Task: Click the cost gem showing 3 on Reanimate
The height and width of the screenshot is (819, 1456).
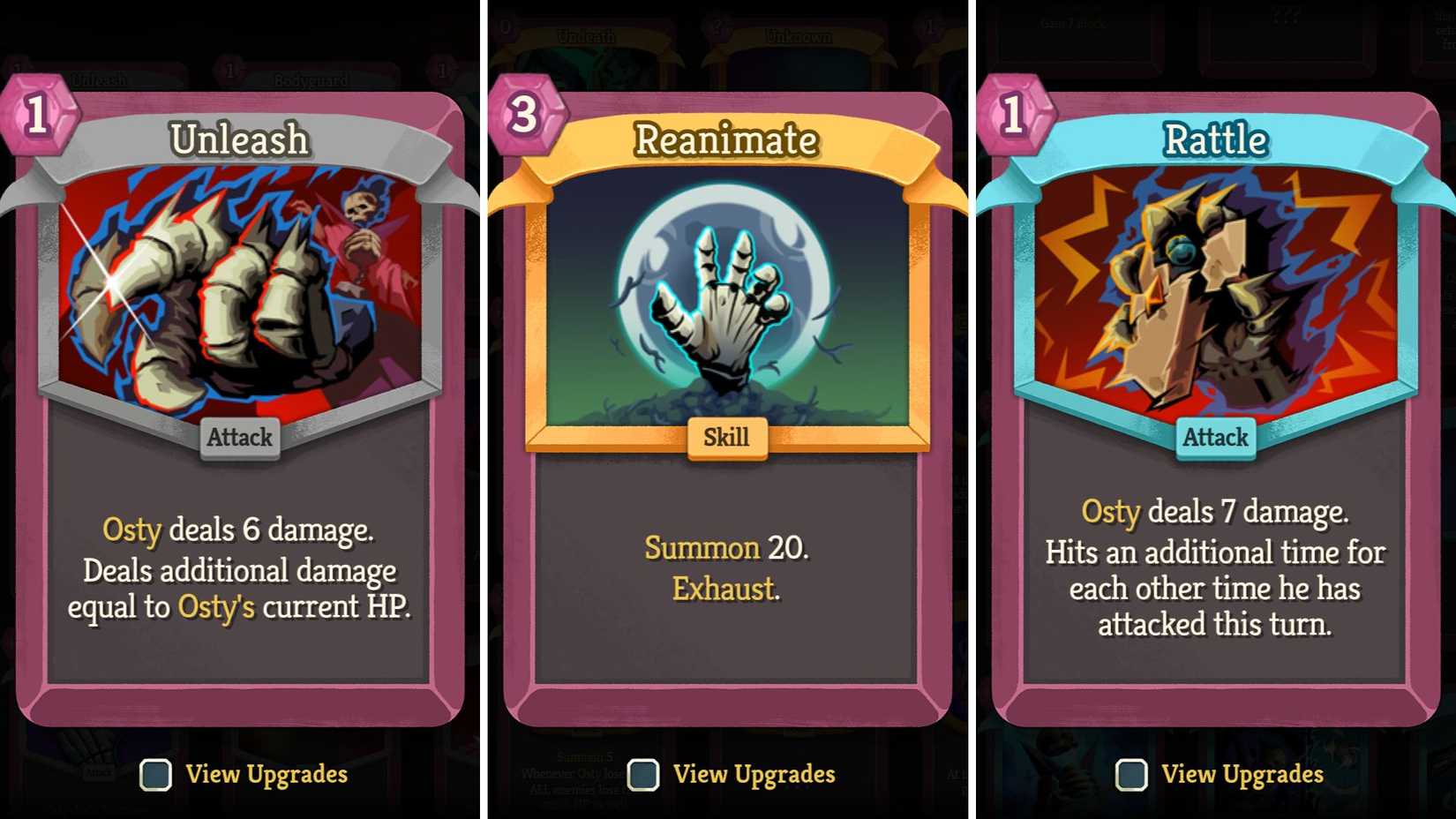Action: (524, 116)
